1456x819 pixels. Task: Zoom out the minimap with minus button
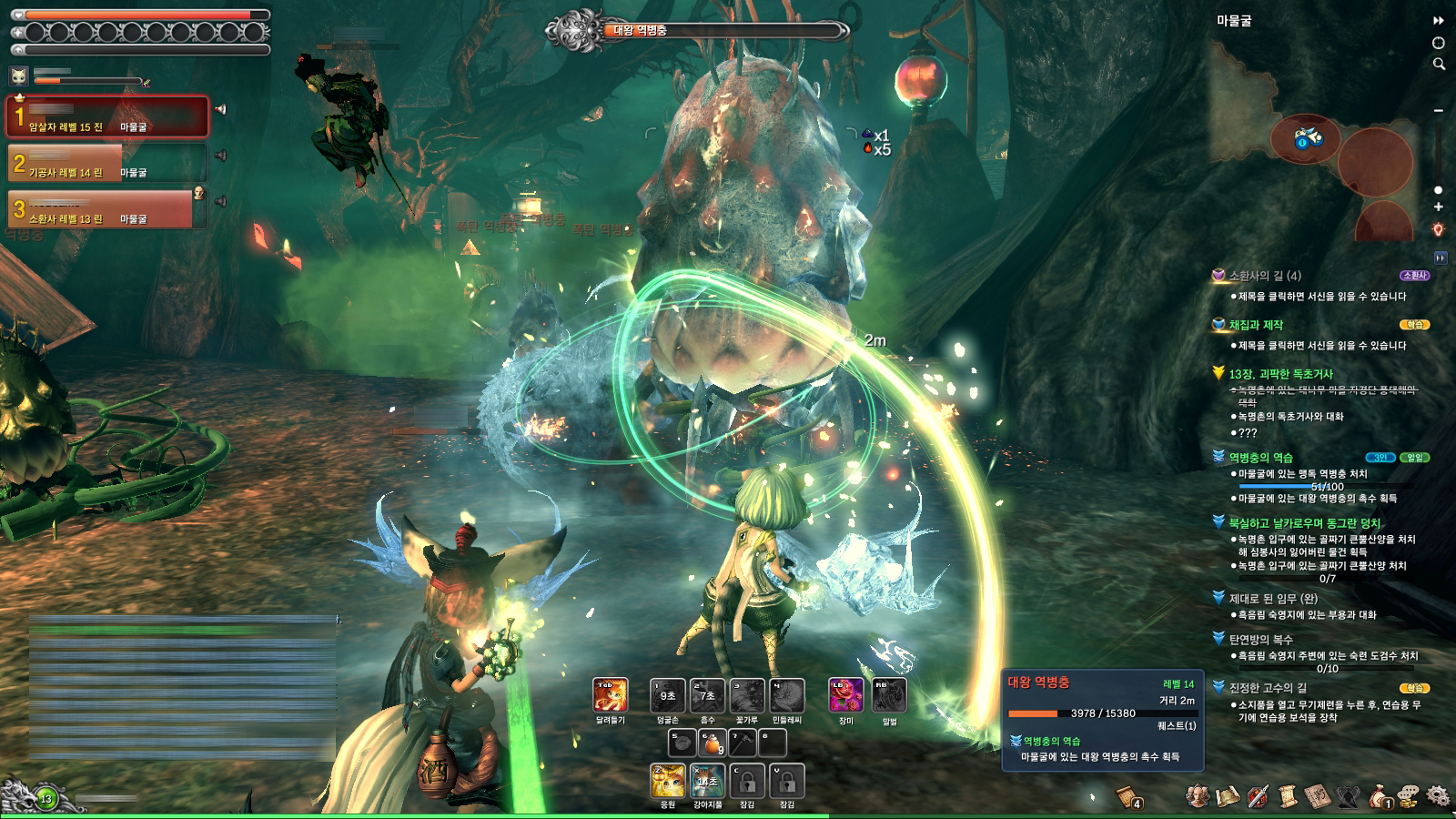[1439, 110]
